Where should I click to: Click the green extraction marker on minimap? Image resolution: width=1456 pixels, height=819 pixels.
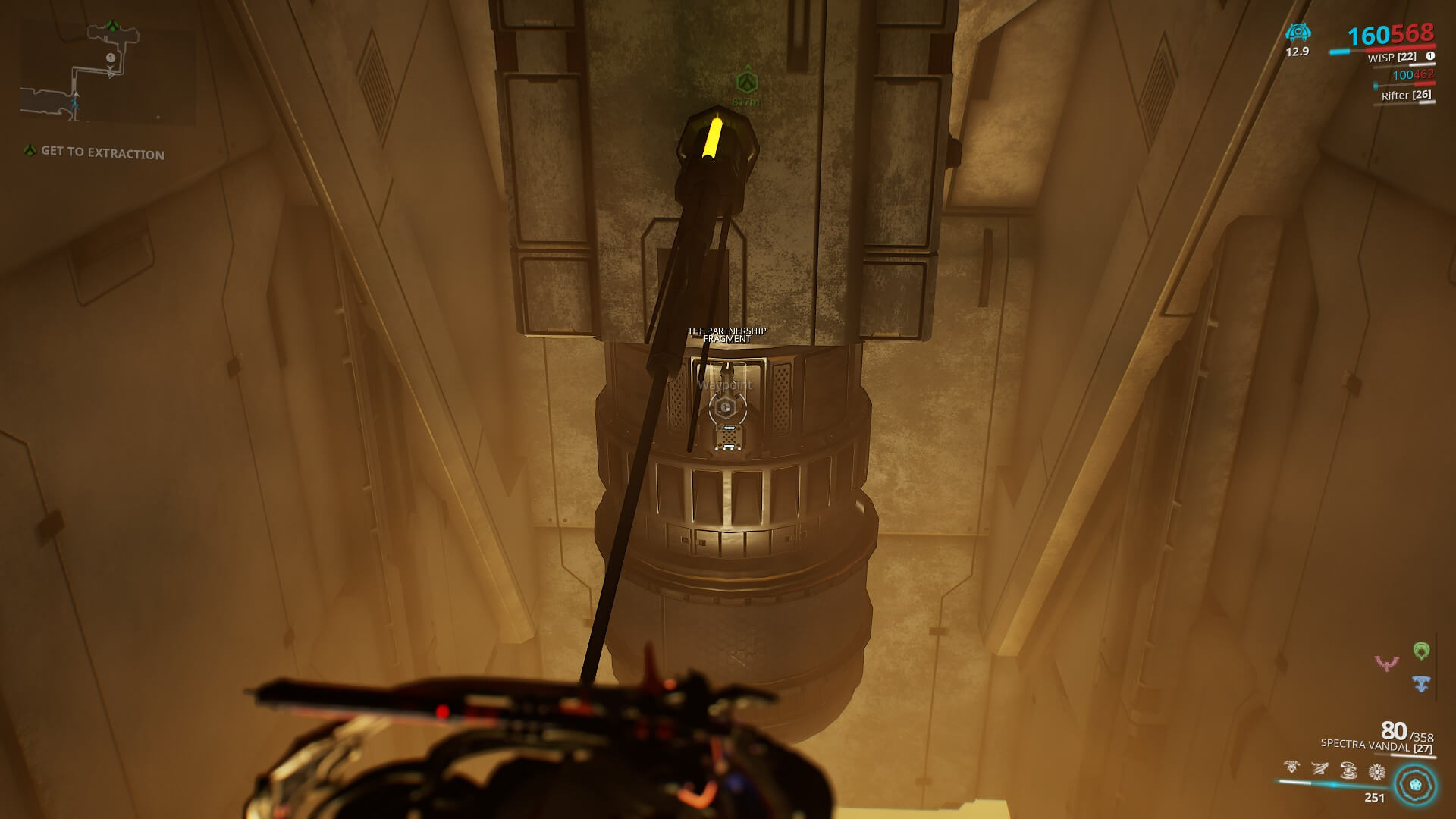(113, 27)
